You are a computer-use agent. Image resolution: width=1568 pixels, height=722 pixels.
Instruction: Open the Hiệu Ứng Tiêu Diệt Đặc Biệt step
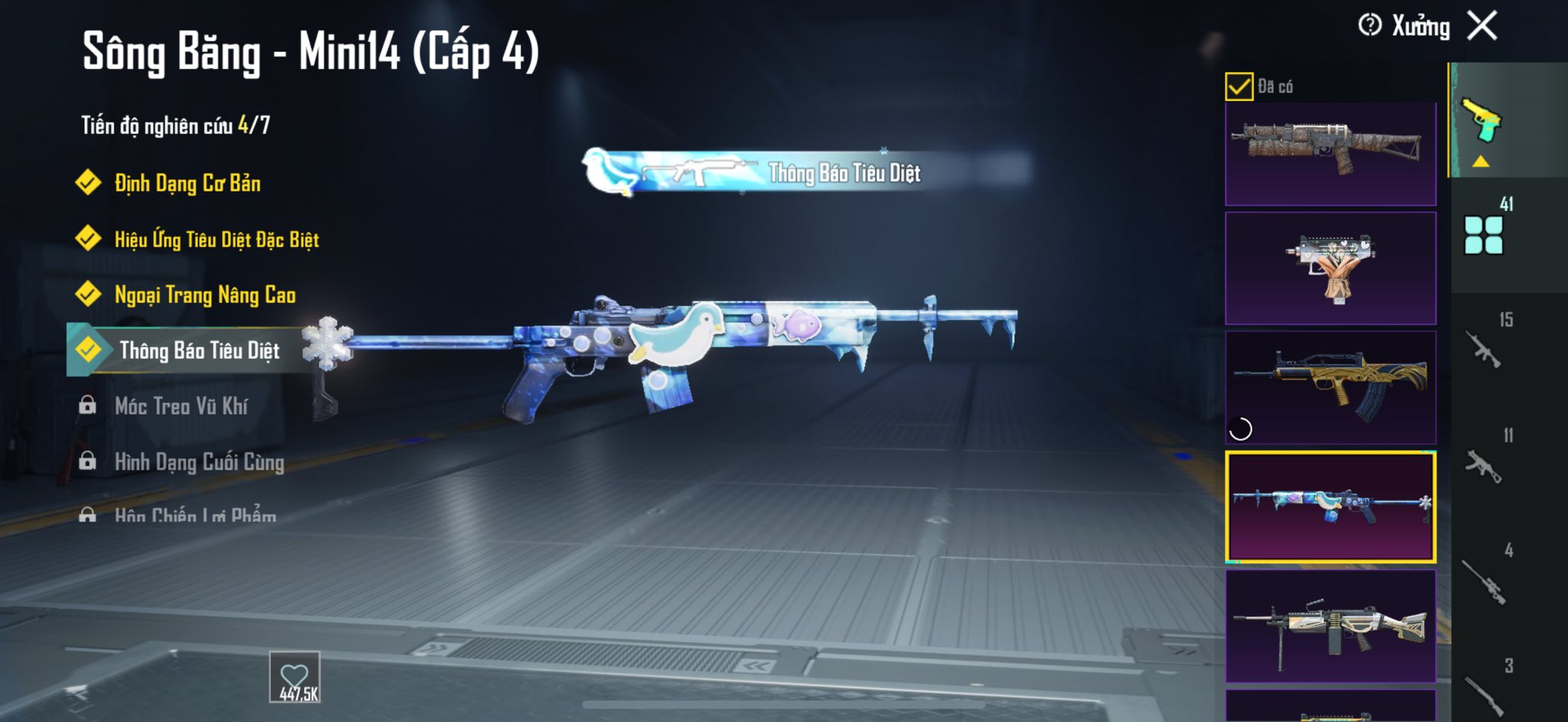(x=215, y=240)
